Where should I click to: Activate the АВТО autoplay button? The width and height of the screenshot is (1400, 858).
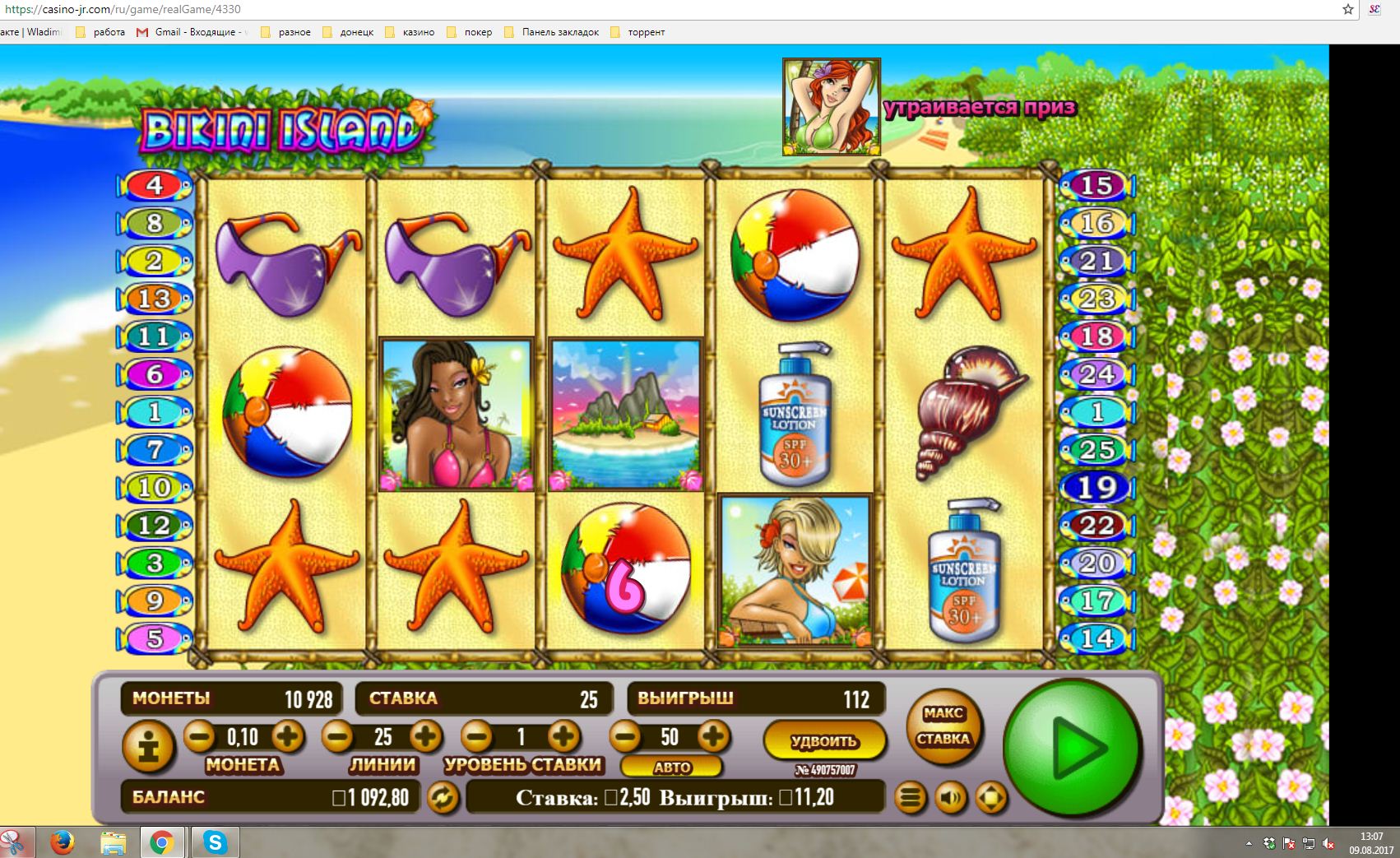pyautogui.click(x=671, y=767)
